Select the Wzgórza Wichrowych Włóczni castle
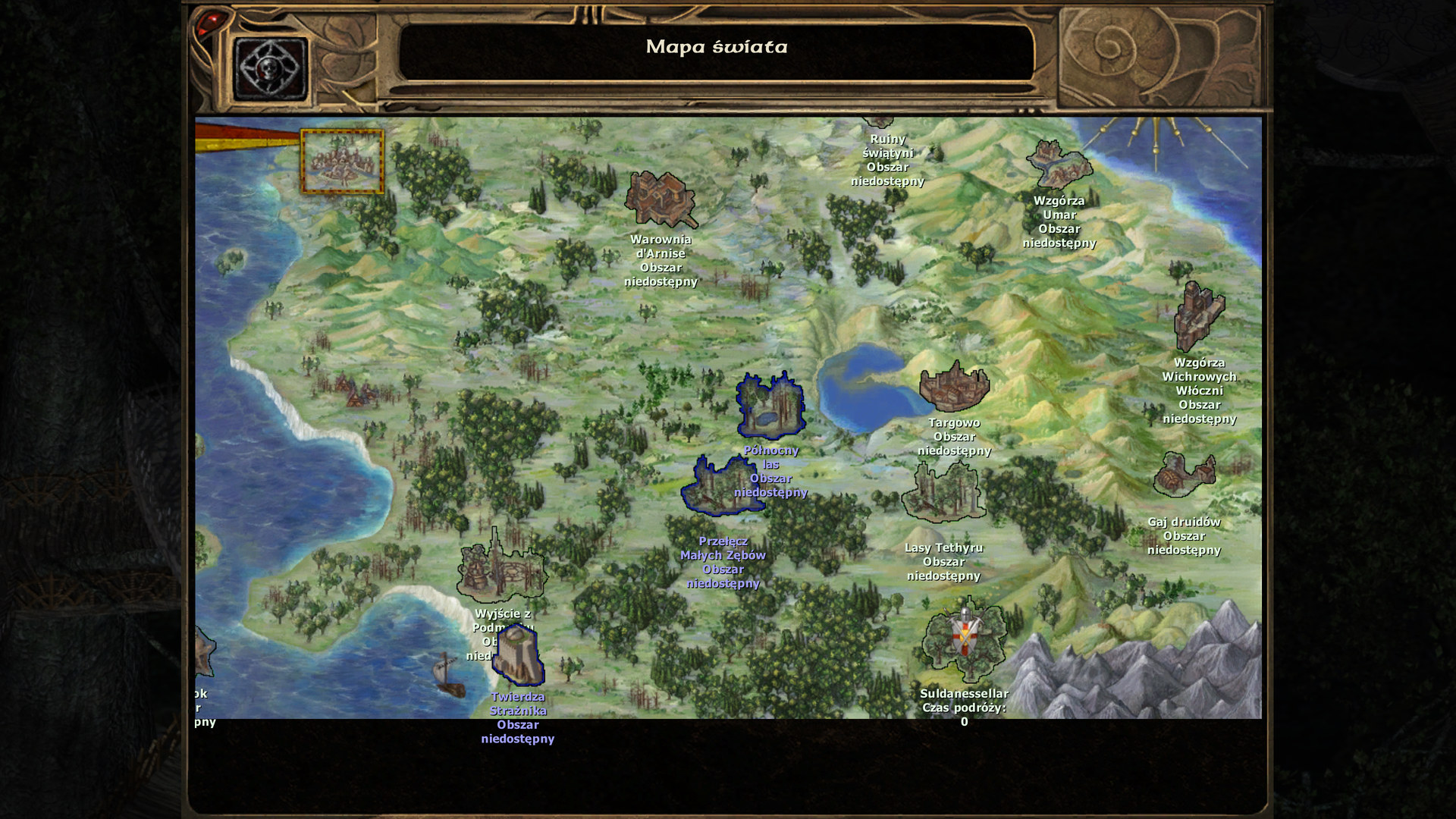Screen dimensions: 1456x819 [x=1198, y=317]
